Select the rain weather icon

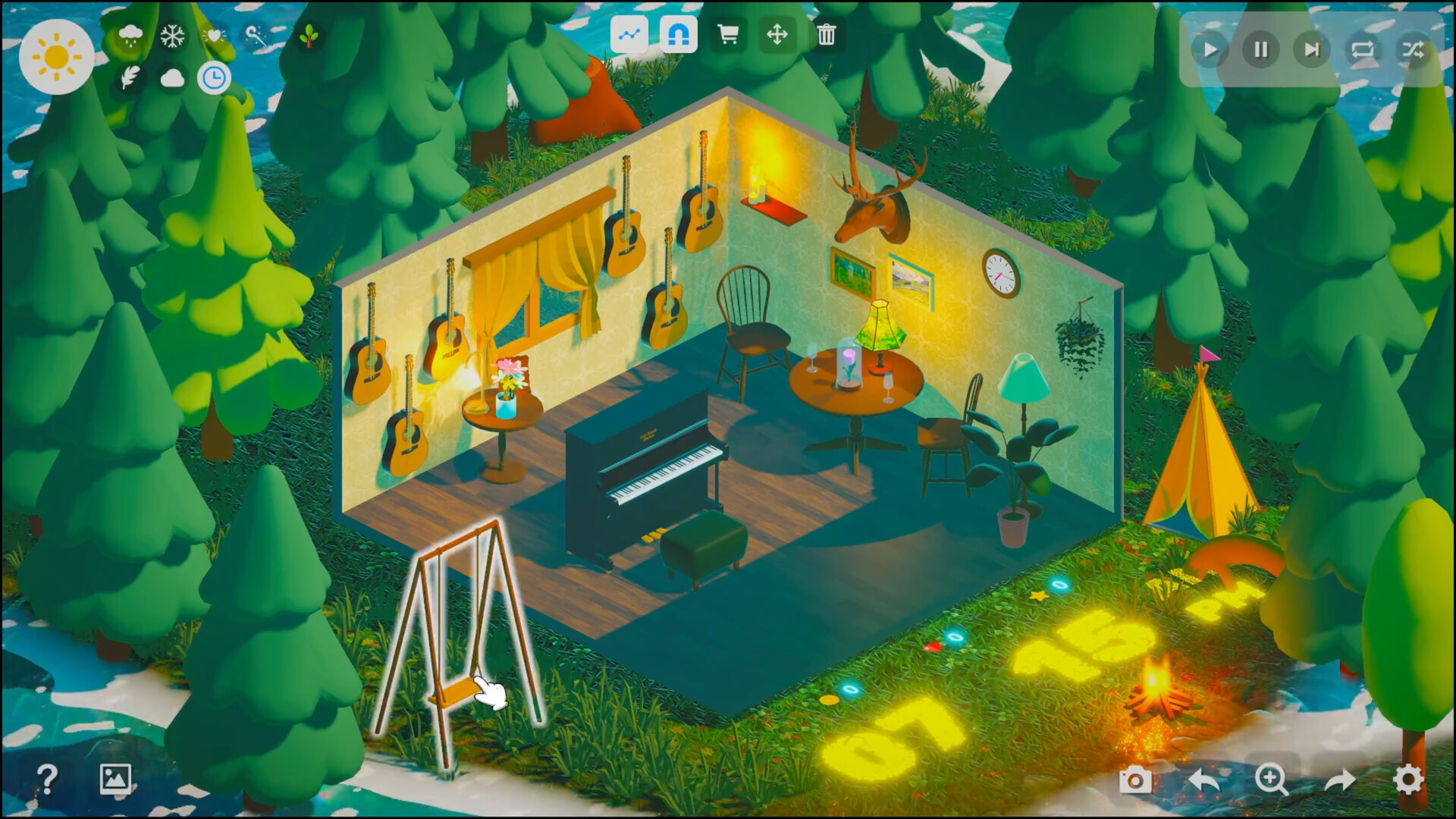(x=130, y=33)
